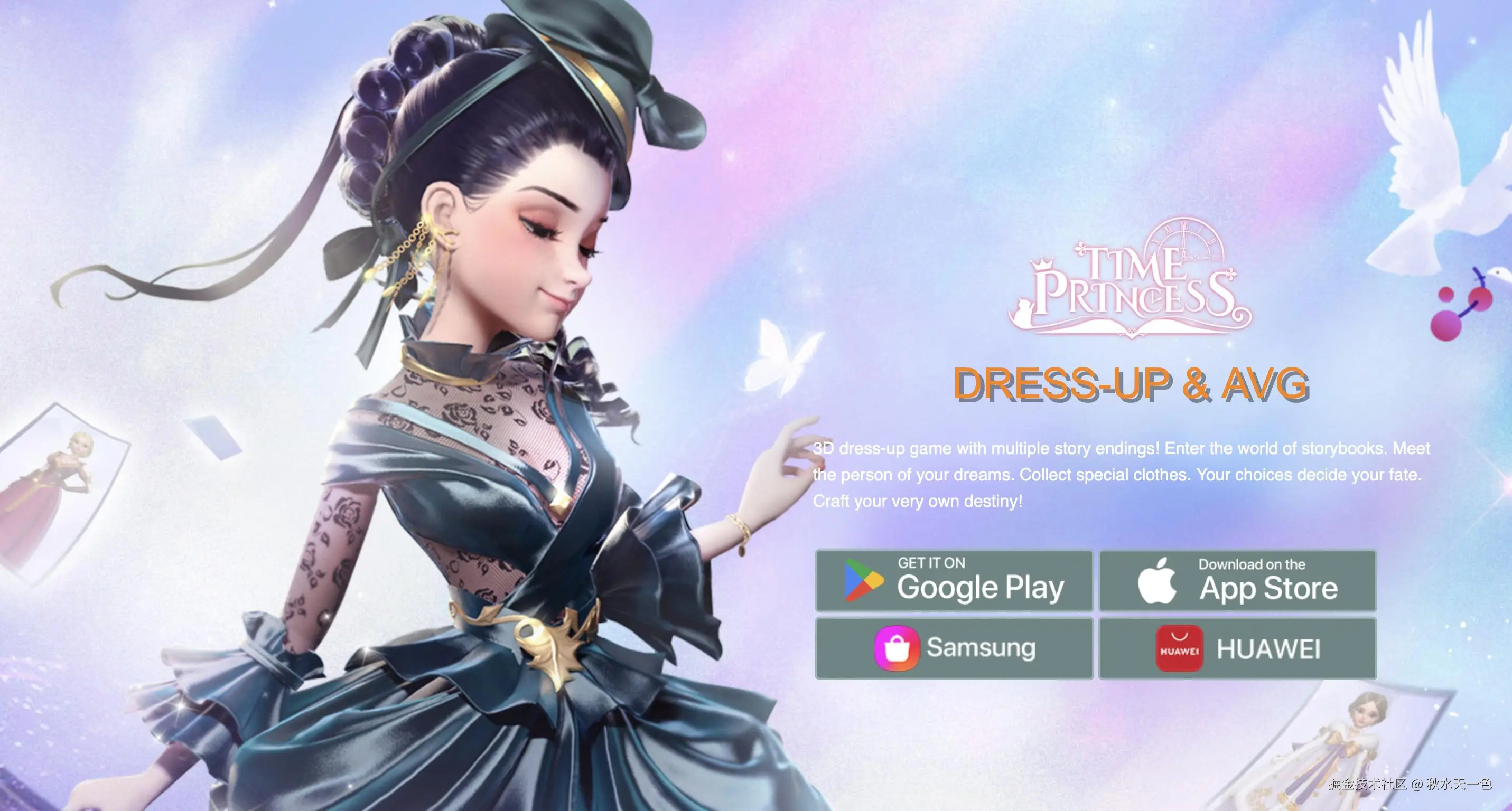Open the Google Play download button
This screenshot has width=1512, height=811.
coord(954,581)
